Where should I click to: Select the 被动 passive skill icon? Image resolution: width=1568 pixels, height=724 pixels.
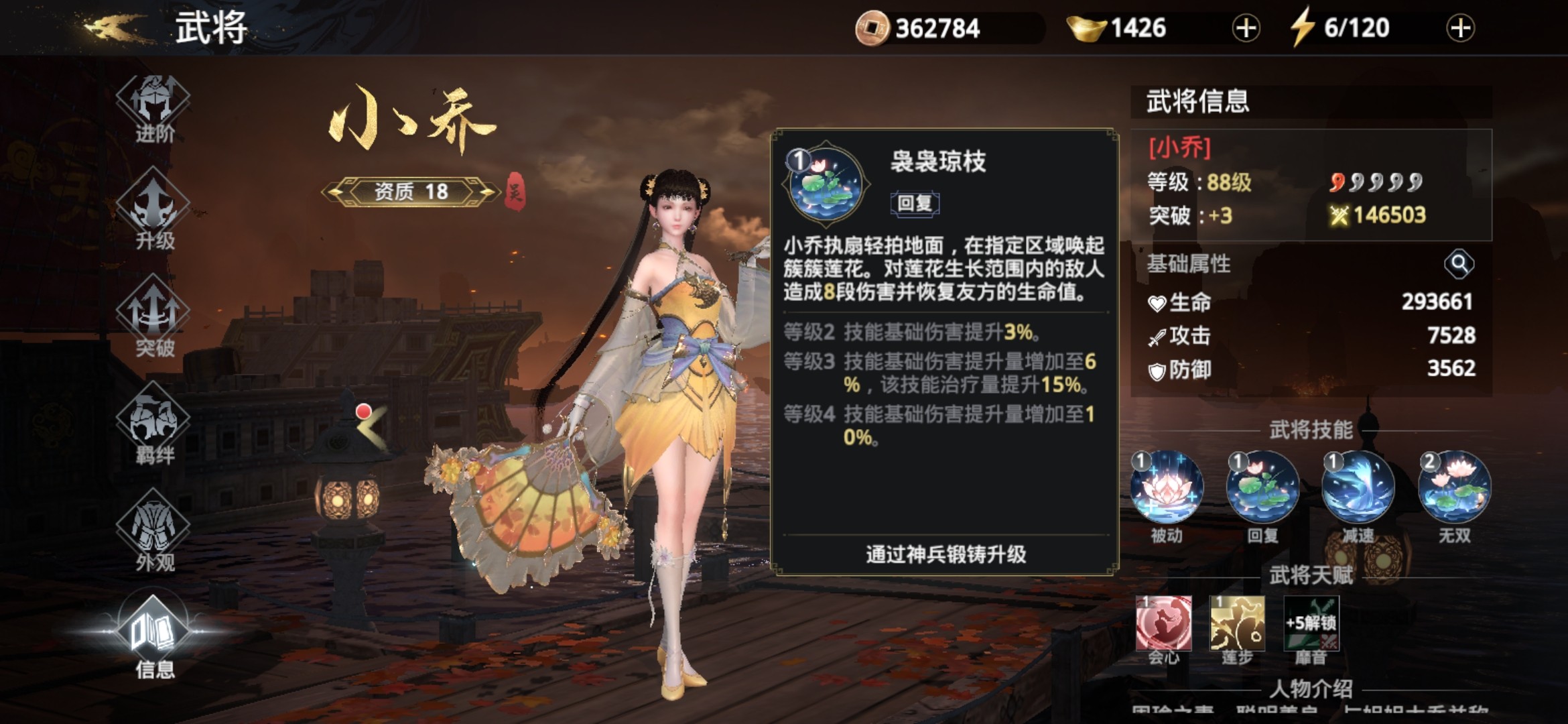pyautogui.click(x=1166, y=487)
